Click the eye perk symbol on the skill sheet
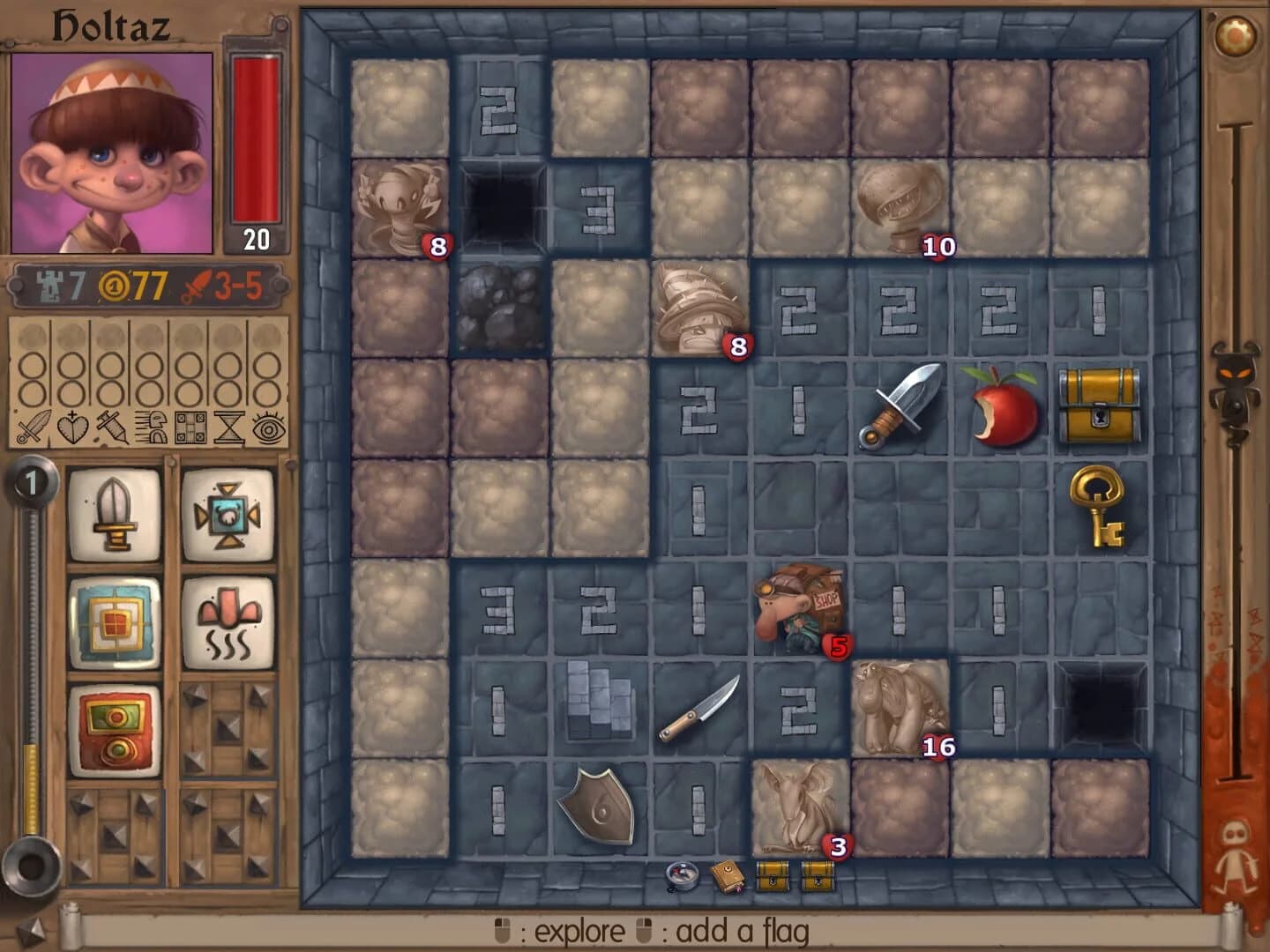 pyautogui.click(x=266, y=428)
